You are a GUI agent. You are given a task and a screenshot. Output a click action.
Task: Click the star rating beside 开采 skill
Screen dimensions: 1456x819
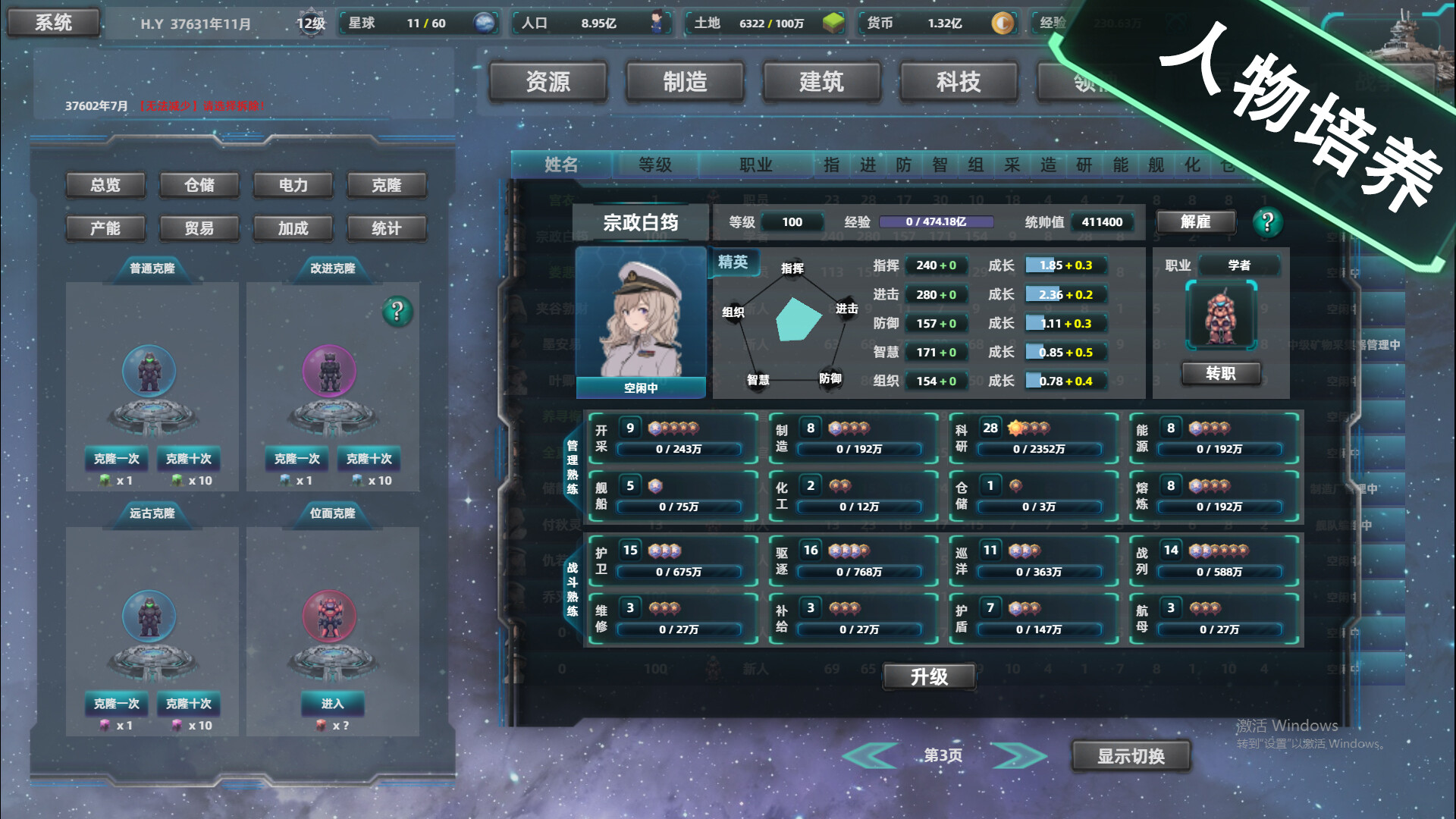point(672,428)
